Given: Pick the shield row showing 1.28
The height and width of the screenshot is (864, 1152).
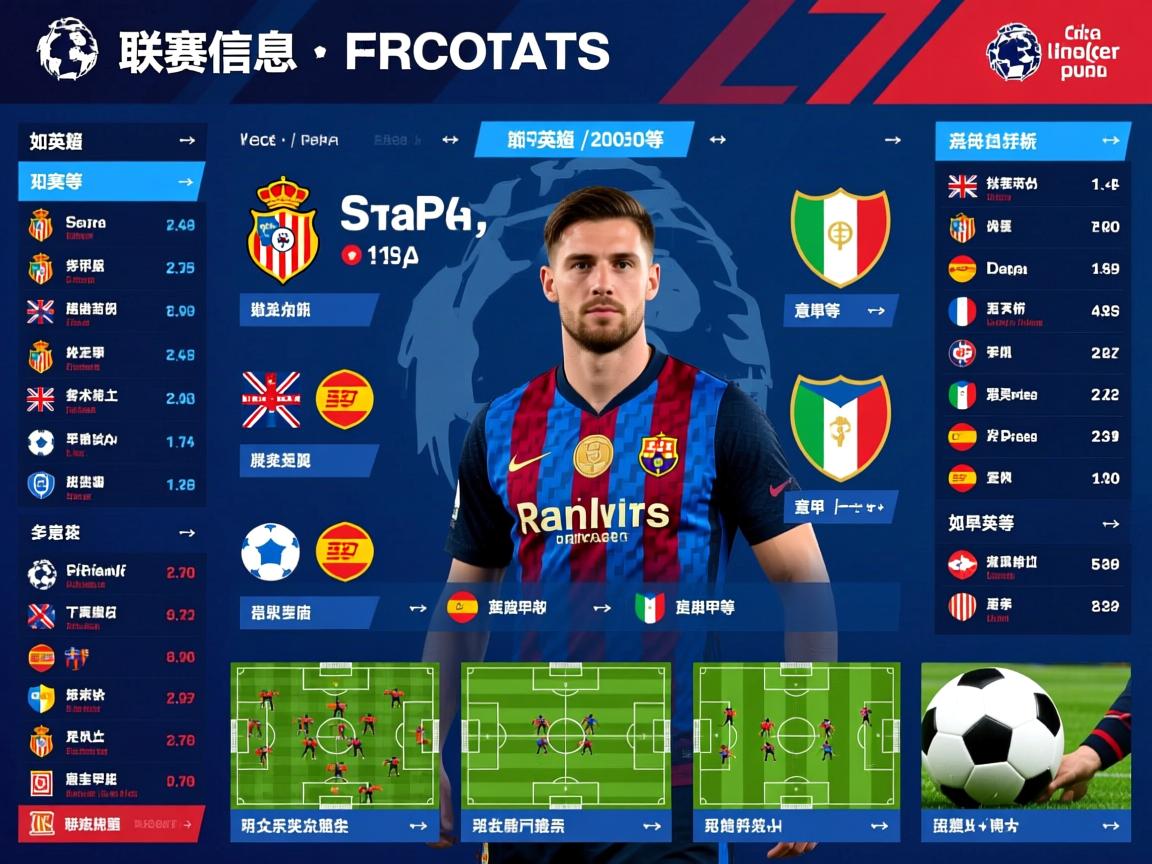Looking at the screenshot, I should 112,484.
